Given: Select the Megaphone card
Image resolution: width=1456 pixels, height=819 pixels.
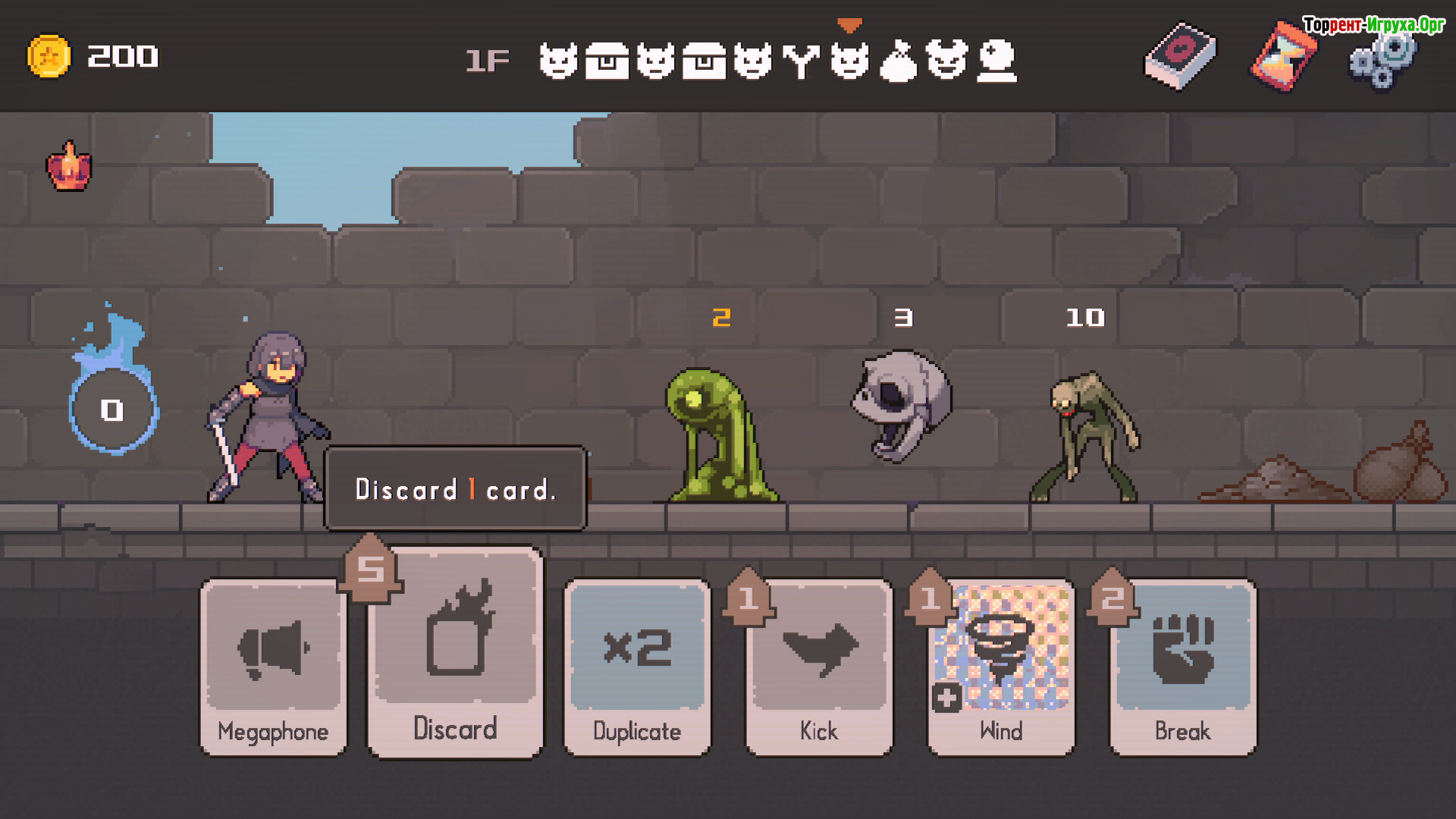Looking at the screenshot, I should (273, 667).
